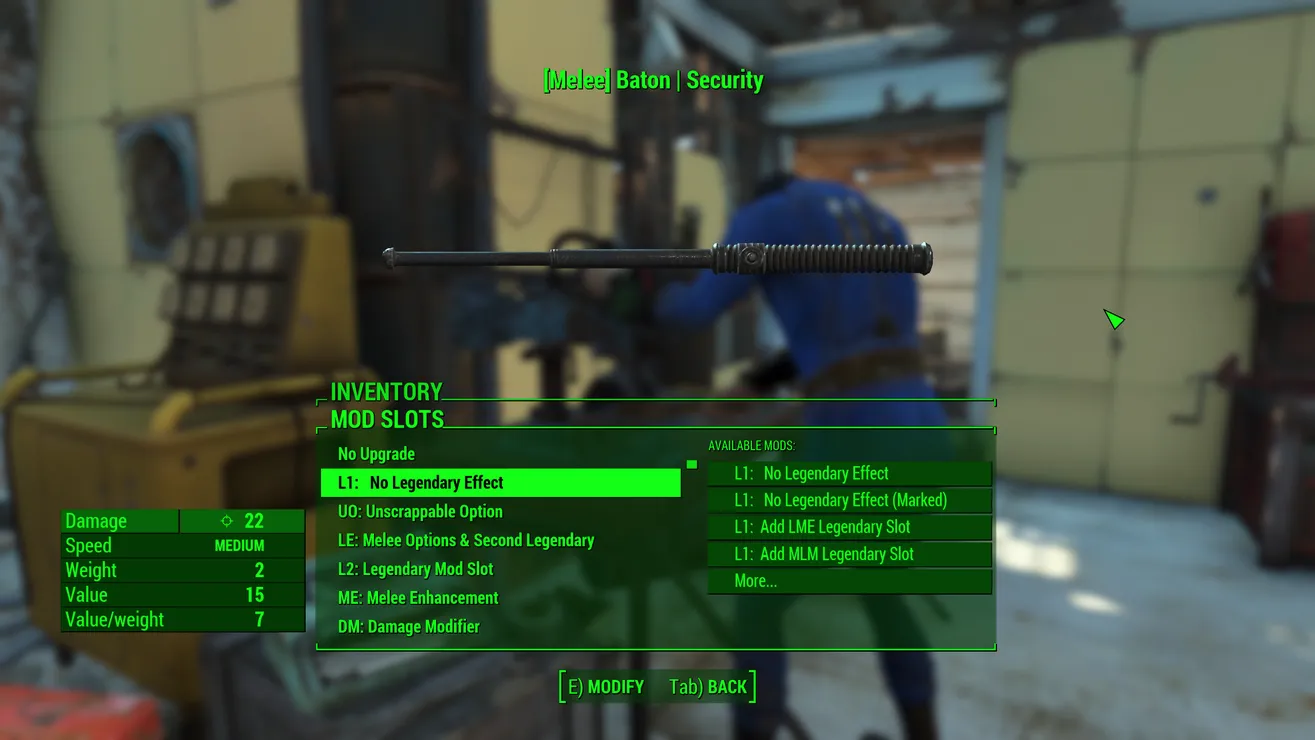Select the DM: Damage Modifier slot
The height and width of the screenshot is (740, 1315).
pyautogui.click(x=409, y=627)
